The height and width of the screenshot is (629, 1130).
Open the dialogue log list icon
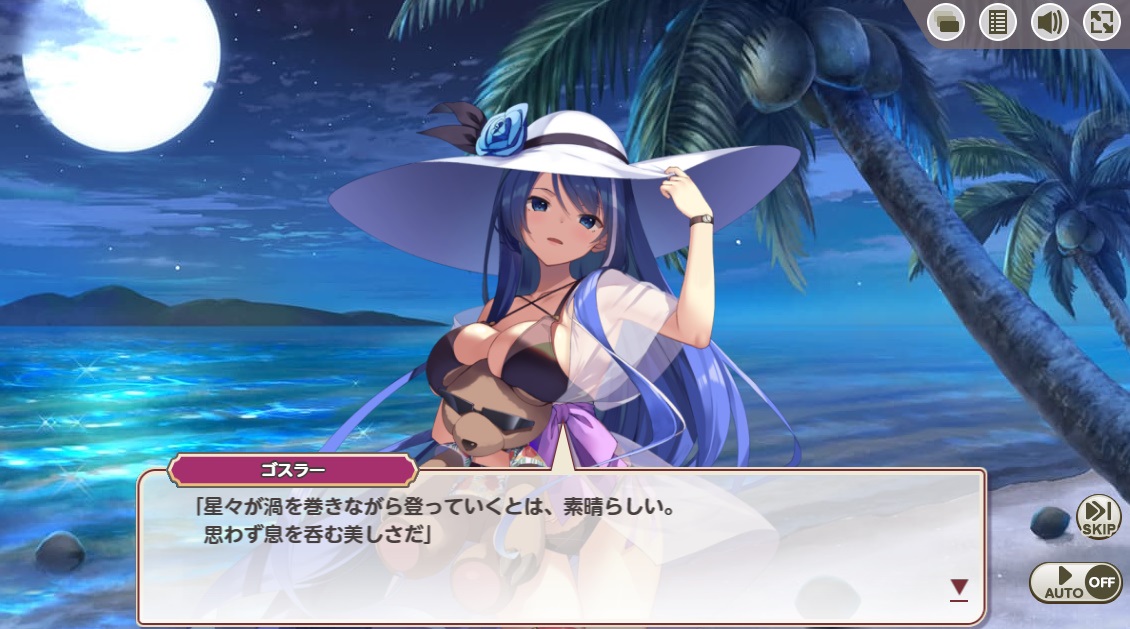[x=997, y=22]
